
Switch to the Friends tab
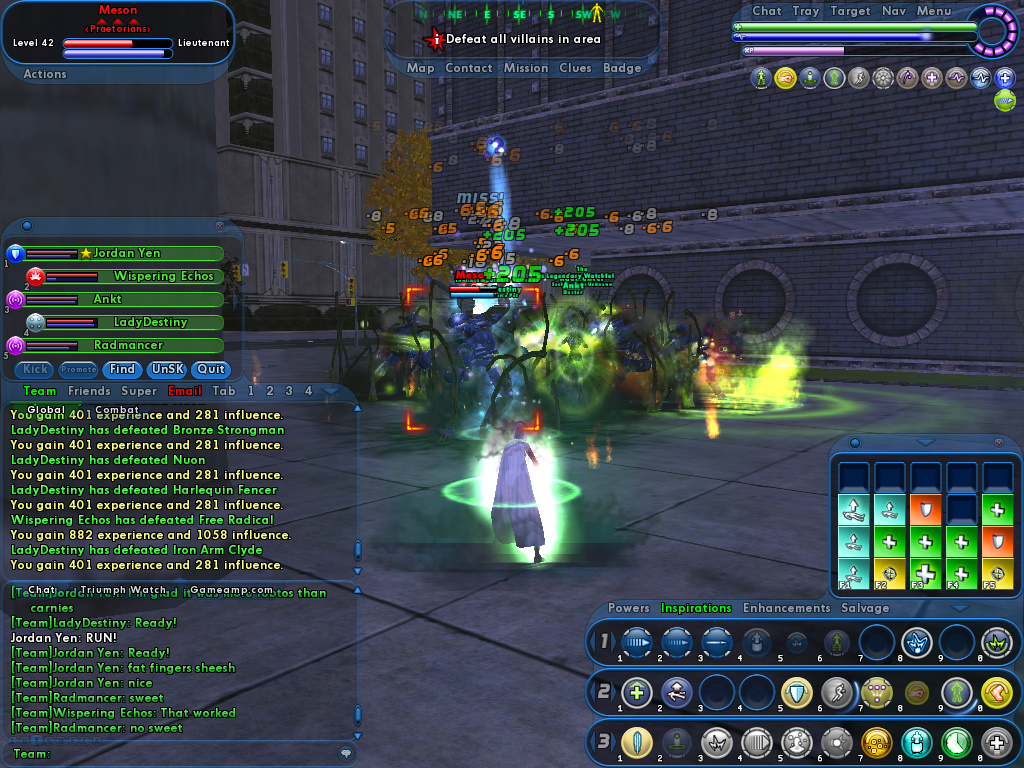tap(88, 391)
